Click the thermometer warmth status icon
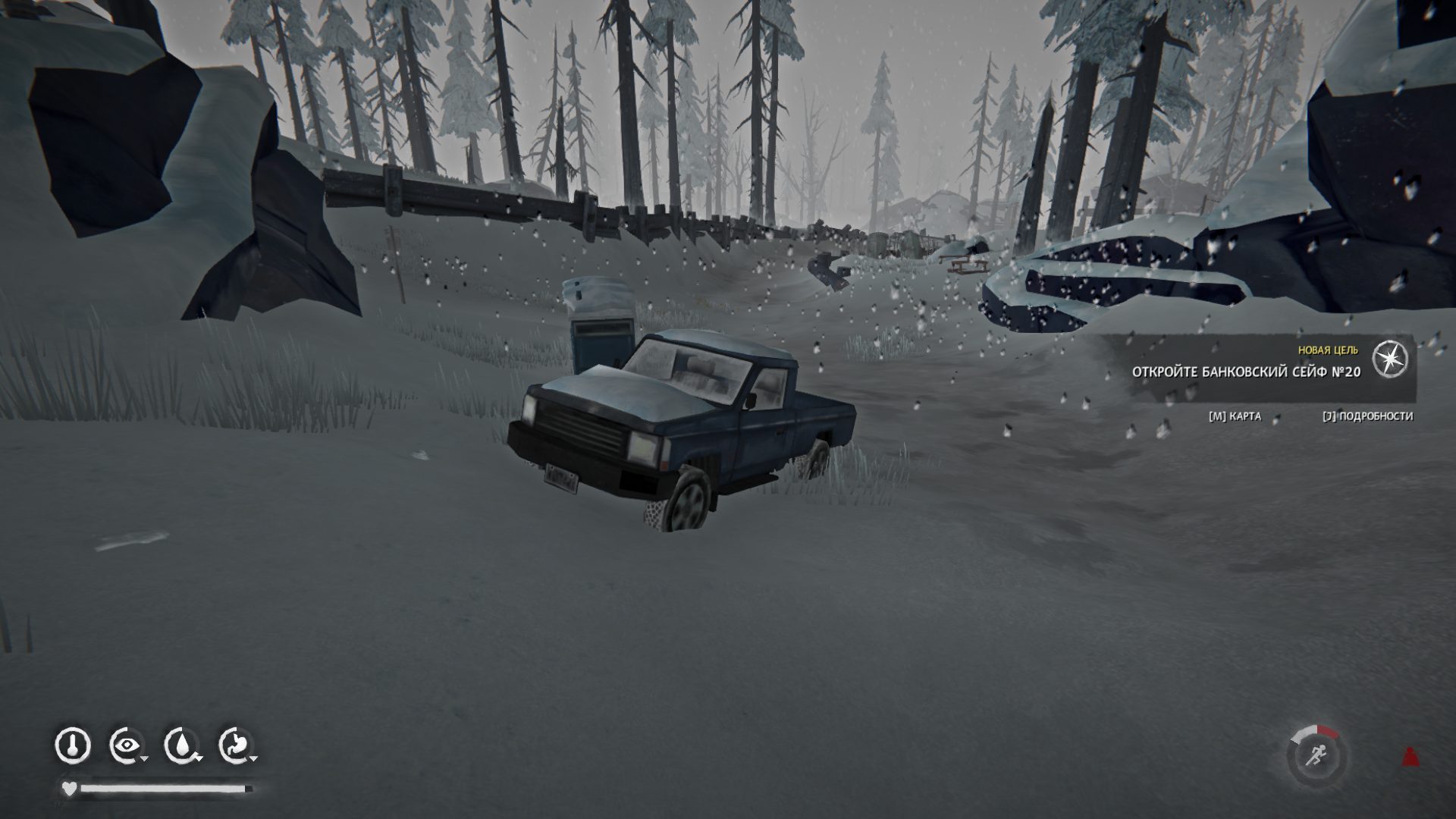The image size is (1456, 819). coord(73,746)
